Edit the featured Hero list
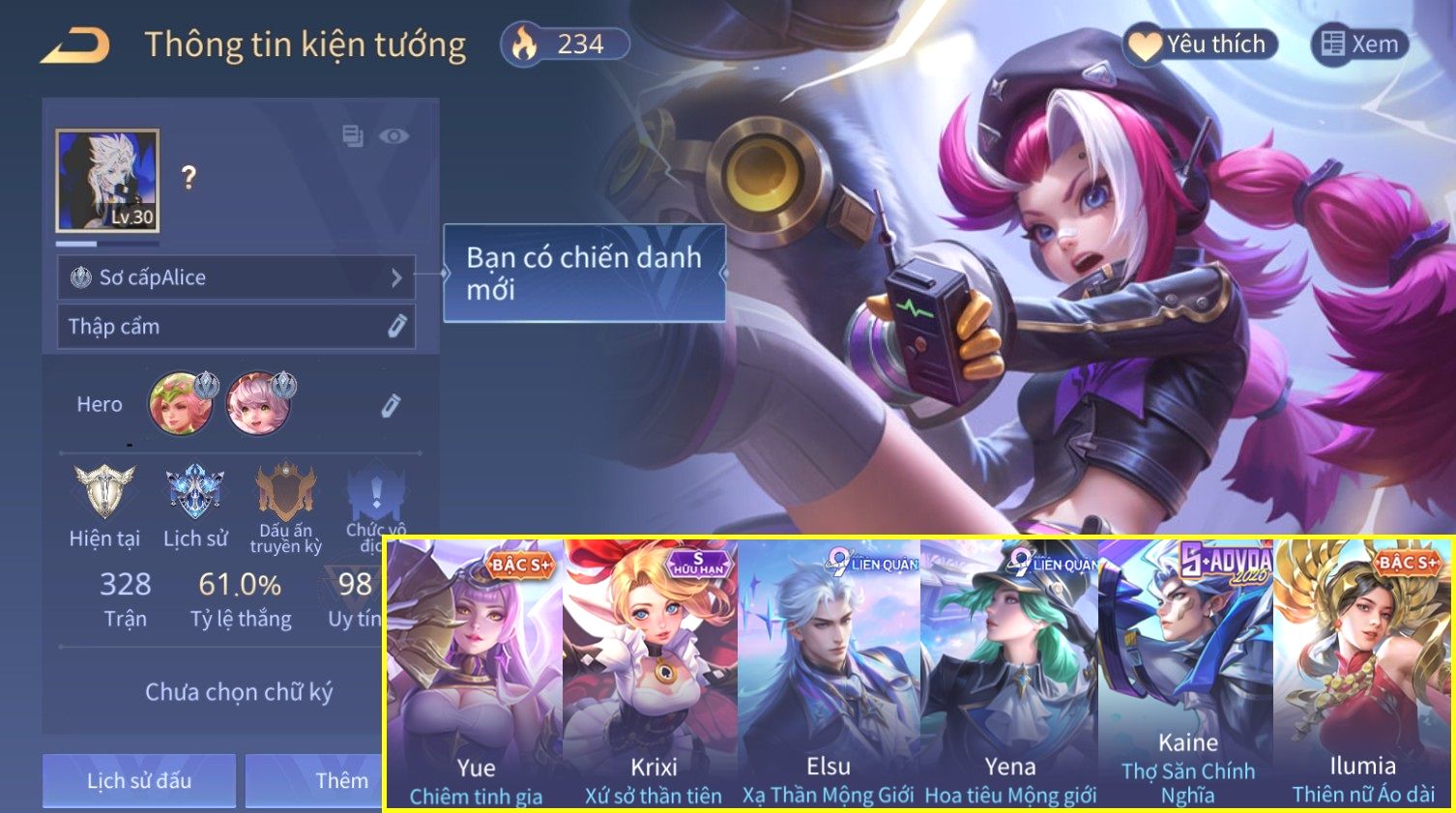1456x813 pixels. (390, 405)
